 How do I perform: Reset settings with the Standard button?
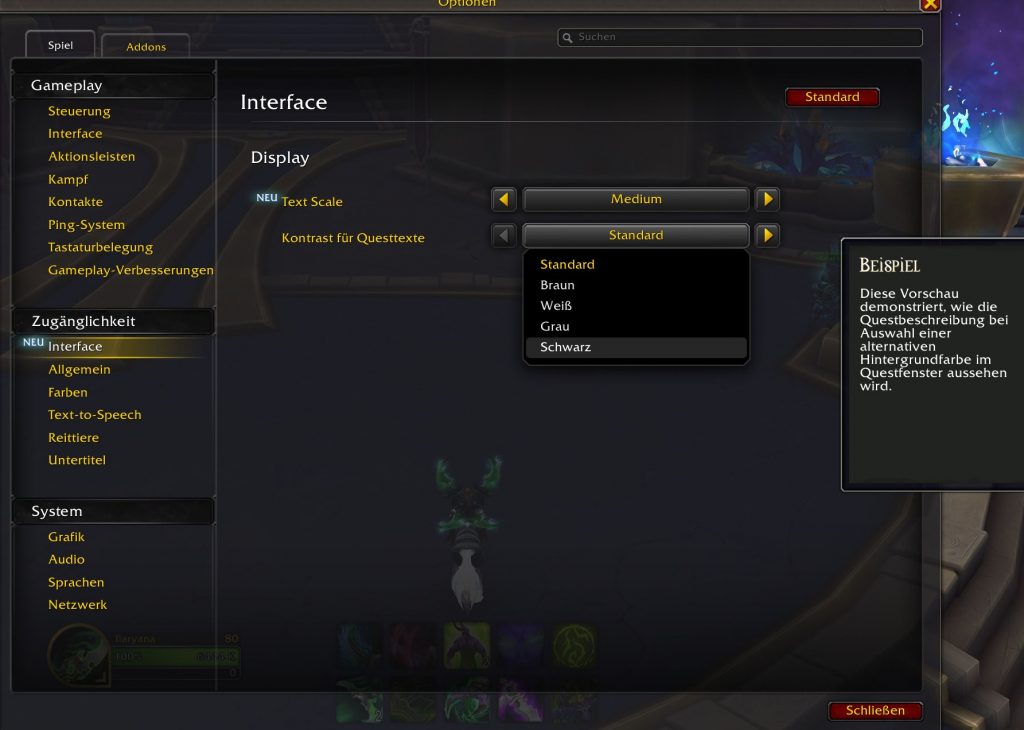[832, 97]
